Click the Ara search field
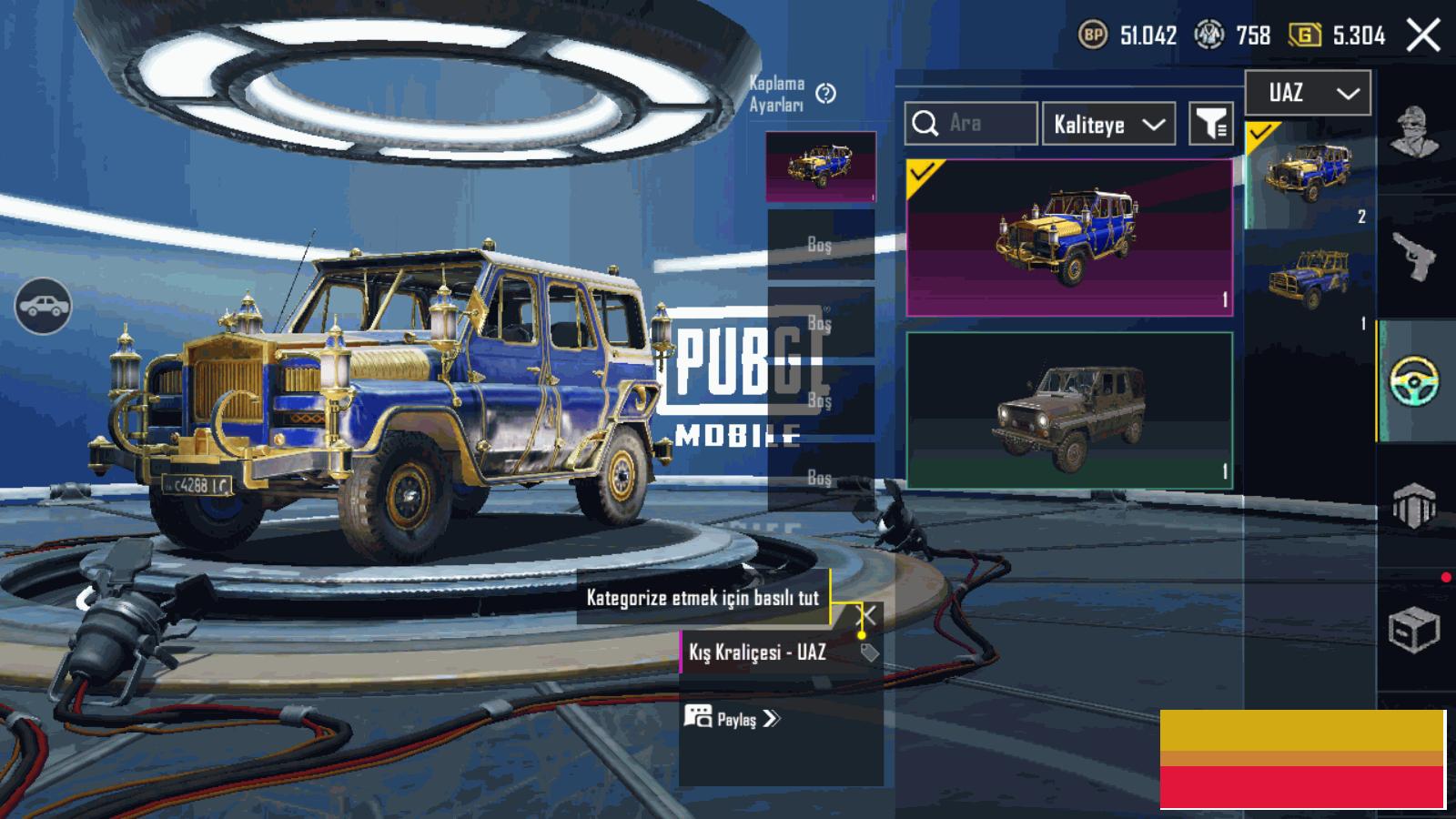 971,124
